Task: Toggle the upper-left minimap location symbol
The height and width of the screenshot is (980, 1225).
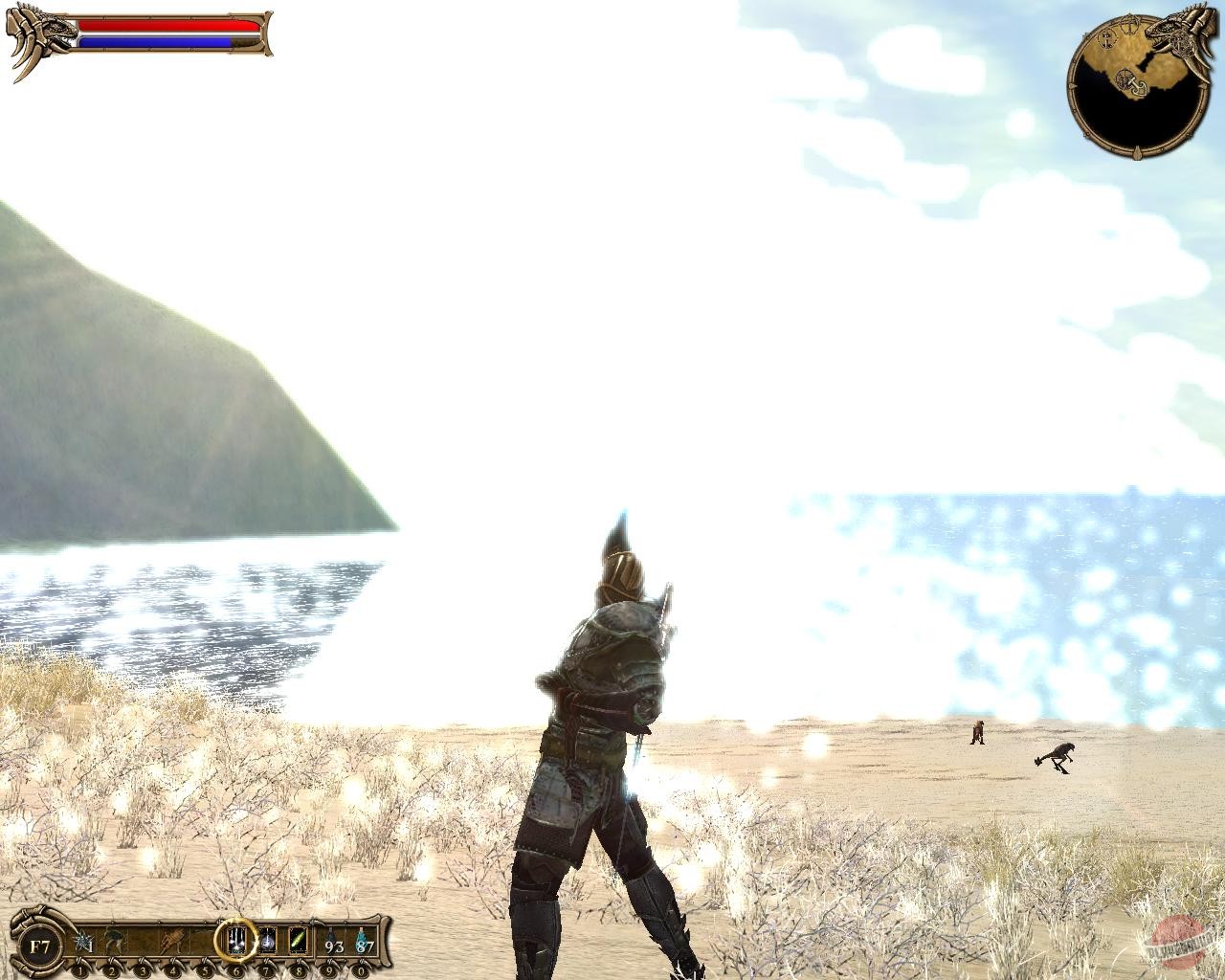Action: pos(1106,41)
